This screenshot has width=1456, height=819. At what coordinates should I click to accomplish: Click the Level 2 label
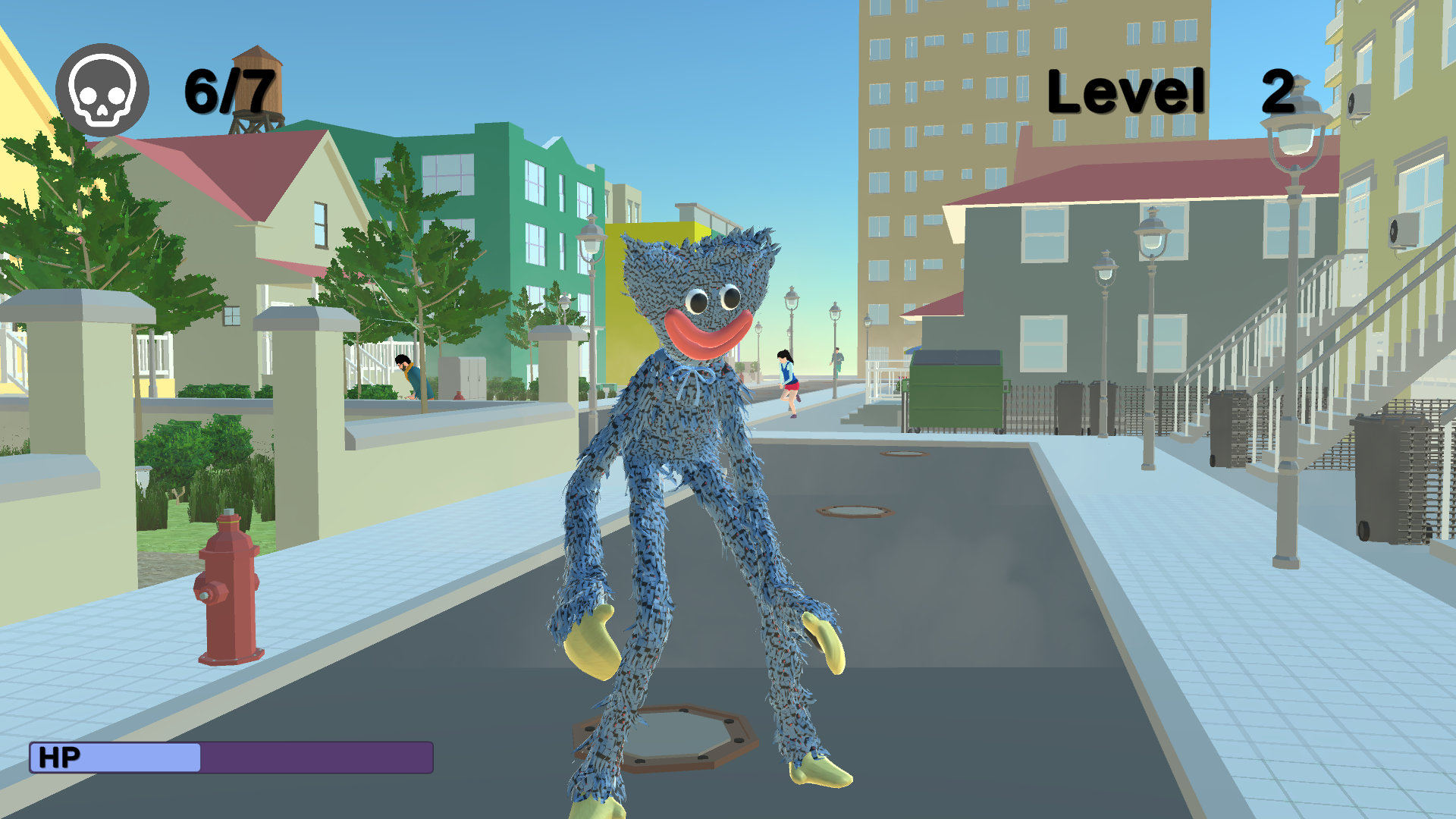1168,89
